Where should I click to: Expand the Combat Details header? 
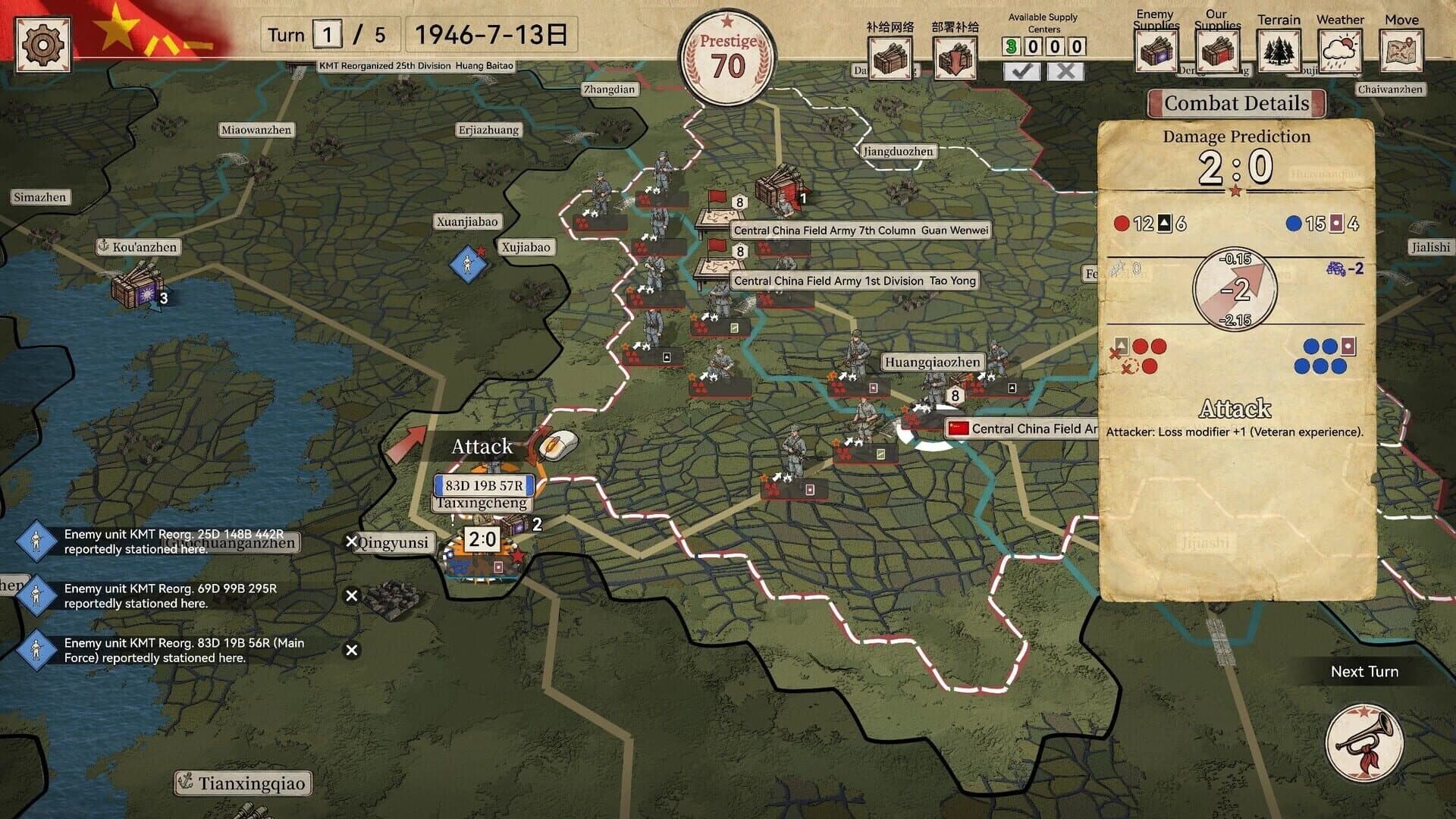[1236, 103]
